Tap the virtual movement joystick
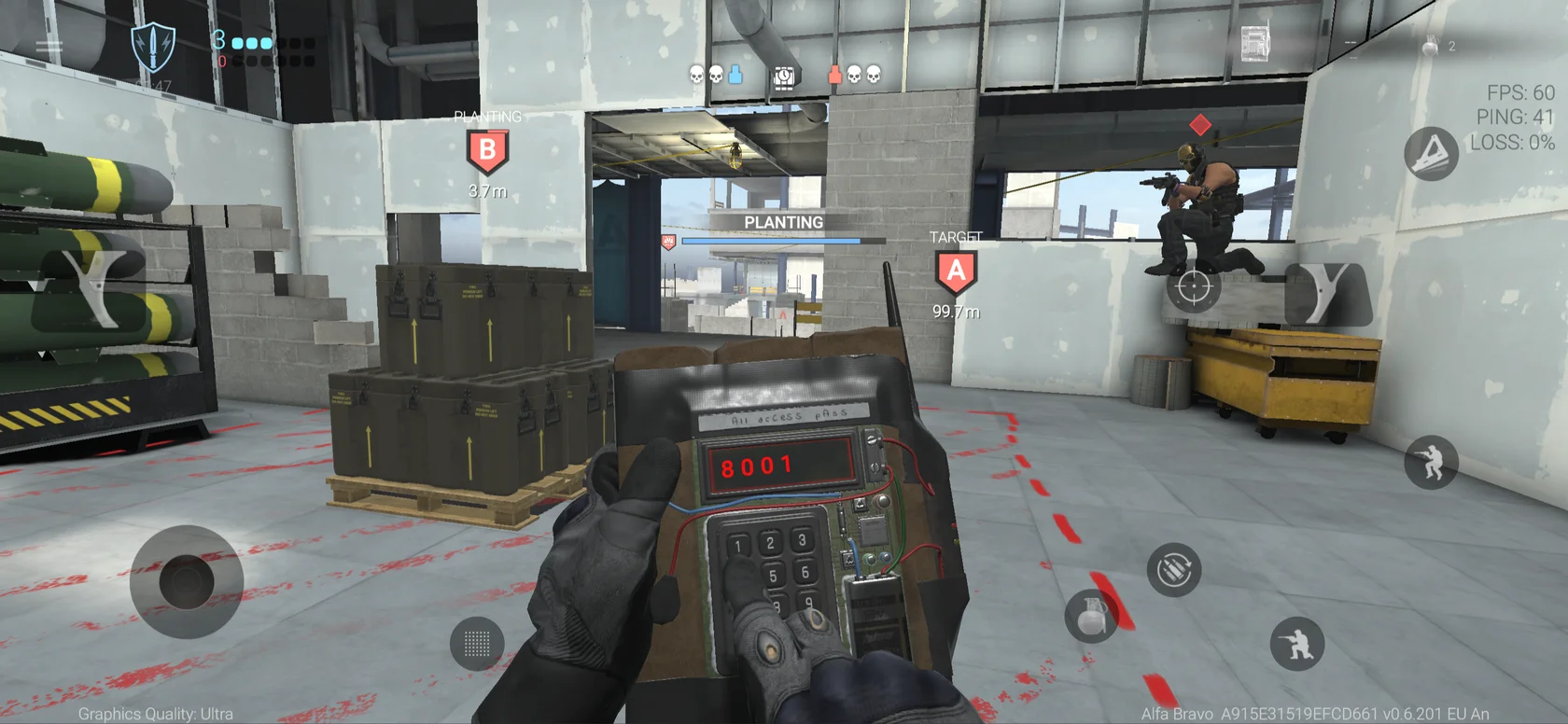Viewport: 1568px width, 724px height. click(187, 581)
